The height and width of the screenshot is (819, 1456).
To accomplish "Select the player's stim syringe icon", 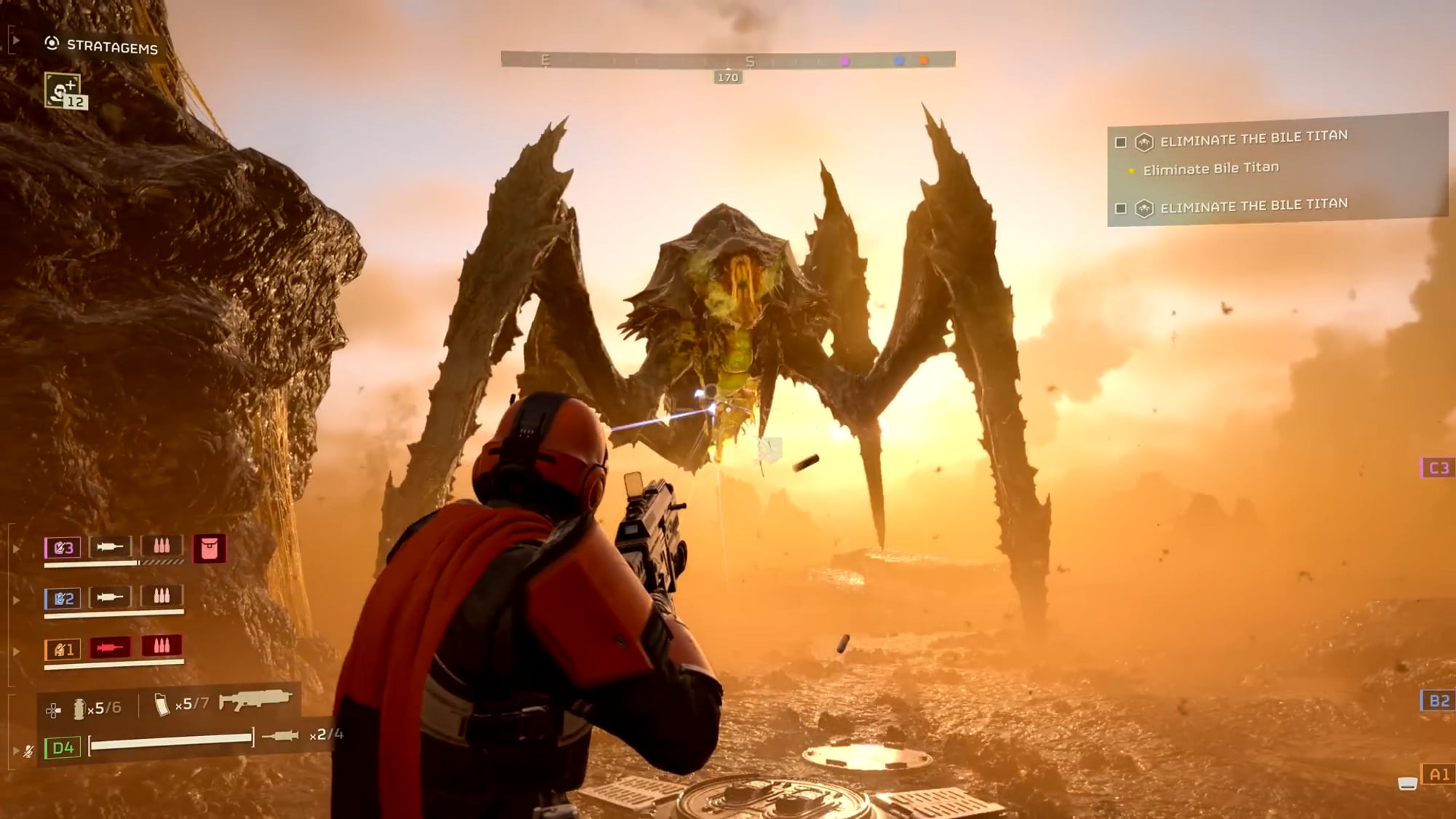I will pyautogui.click(x=280, y=735).
